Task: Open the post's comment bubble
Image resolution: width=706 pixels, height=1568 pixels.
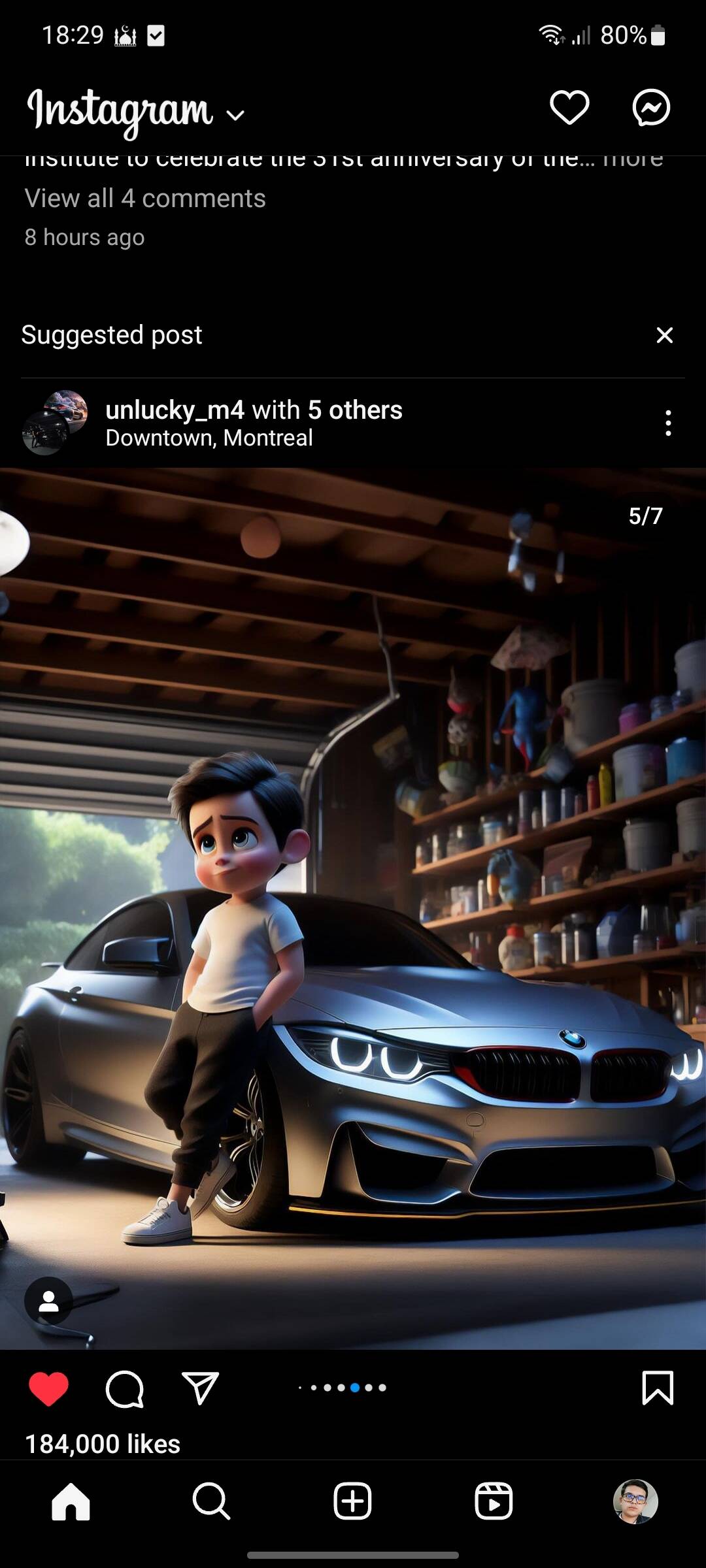Action: (x=124, y=1389)
